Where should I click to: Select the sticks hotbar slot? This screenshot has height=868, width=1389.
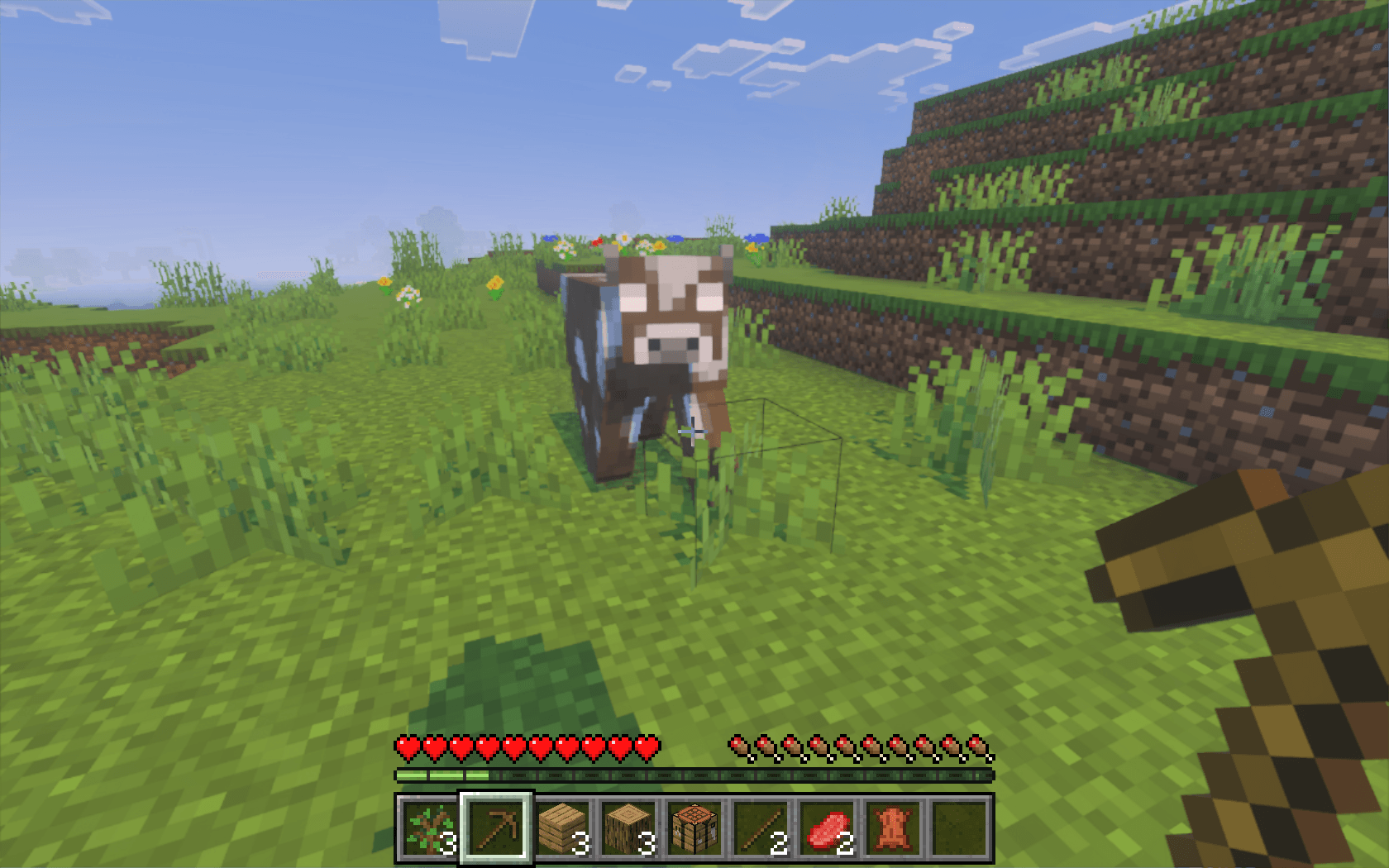click(761, 829)
